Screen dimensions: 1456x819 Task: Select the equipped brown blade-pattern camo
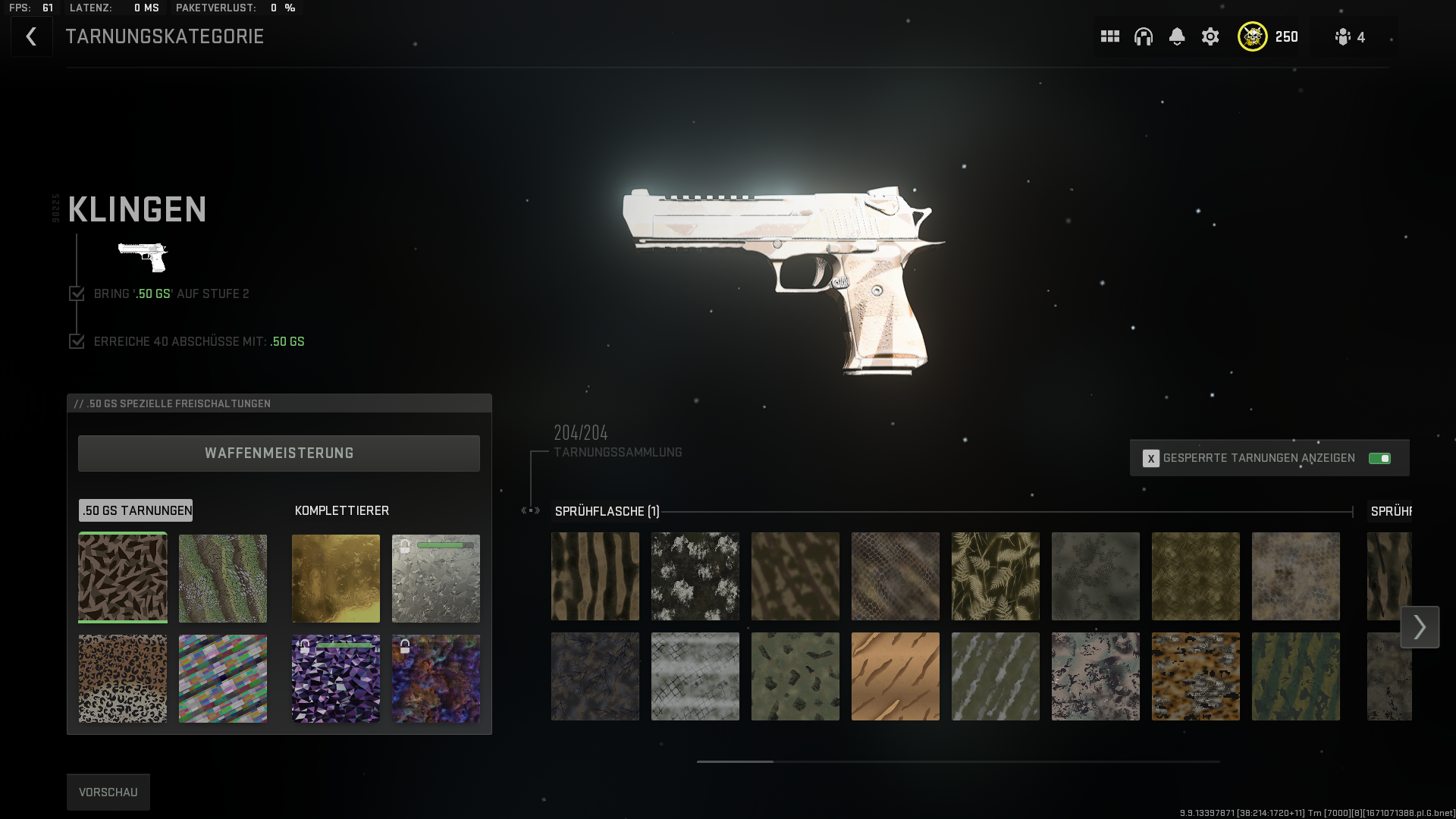tap(123, 578)
